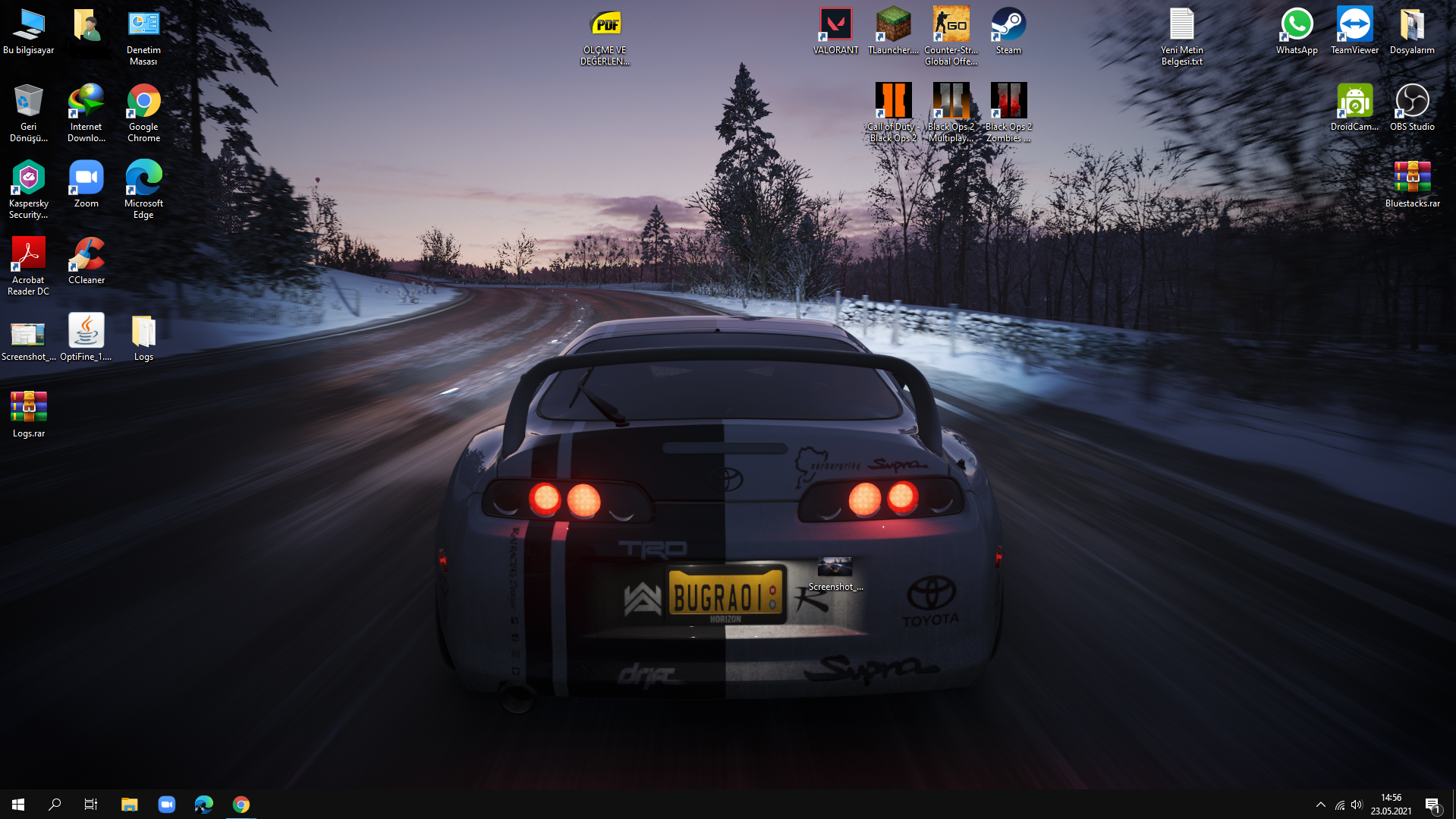Expand hidden system tray icons
Image resolution: width=1456 pixels, height=819 pixels.
[x=1320, y=804]
